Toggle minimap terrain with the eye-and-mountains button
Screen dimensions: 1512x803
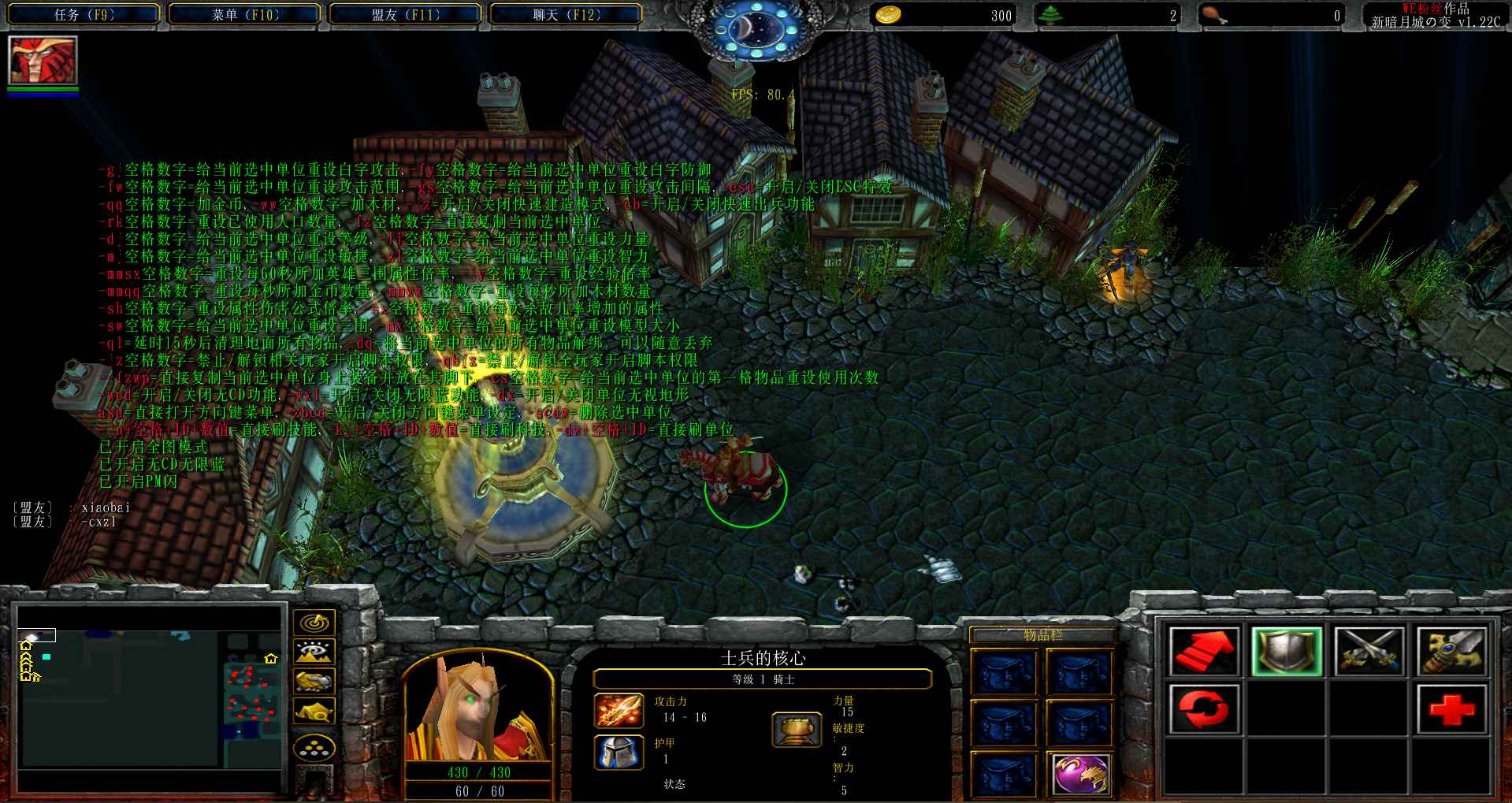tap(314, 652)
